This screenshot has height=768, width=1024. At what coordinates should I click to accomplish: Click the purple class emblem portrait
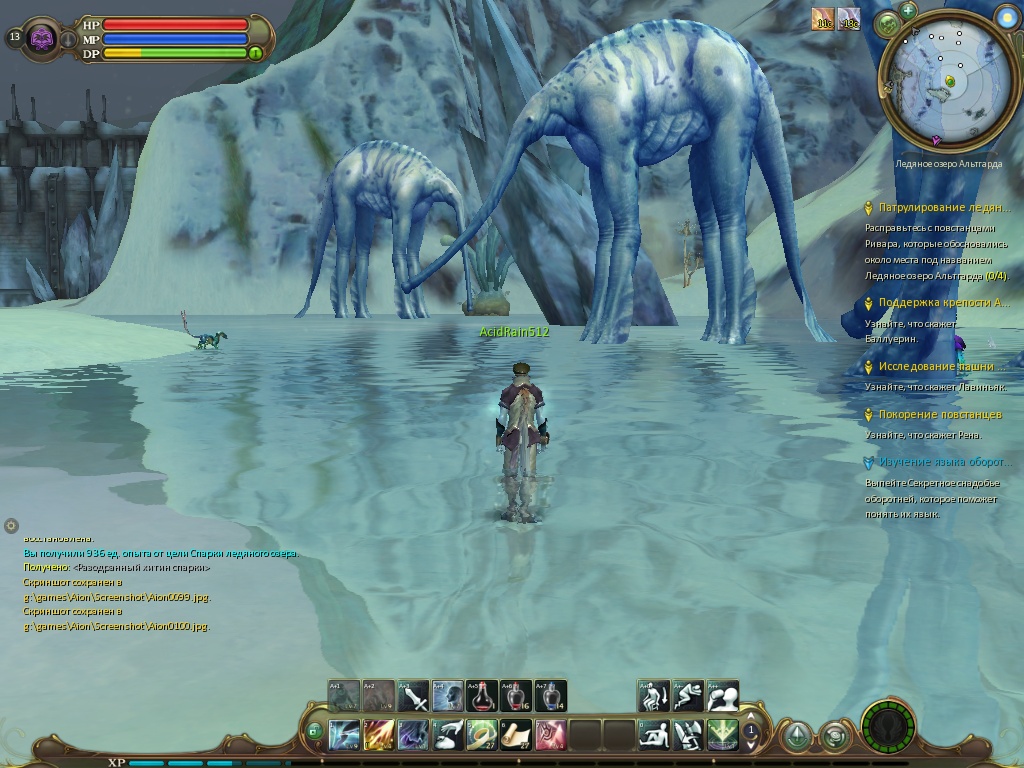pos(42,38)
